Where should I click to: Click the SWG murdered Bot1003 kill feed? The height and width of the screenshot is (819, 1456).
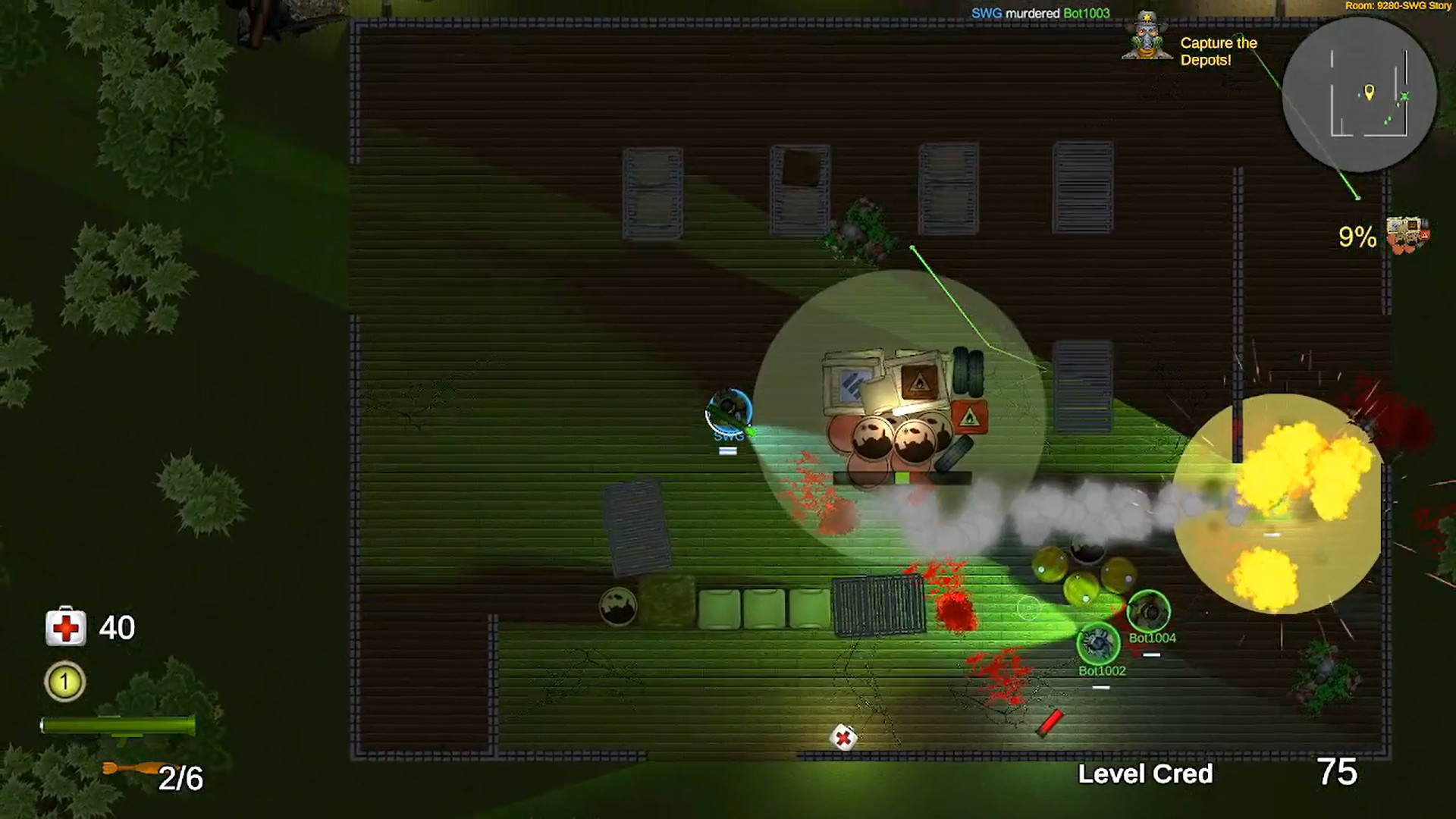(1039, 13)
